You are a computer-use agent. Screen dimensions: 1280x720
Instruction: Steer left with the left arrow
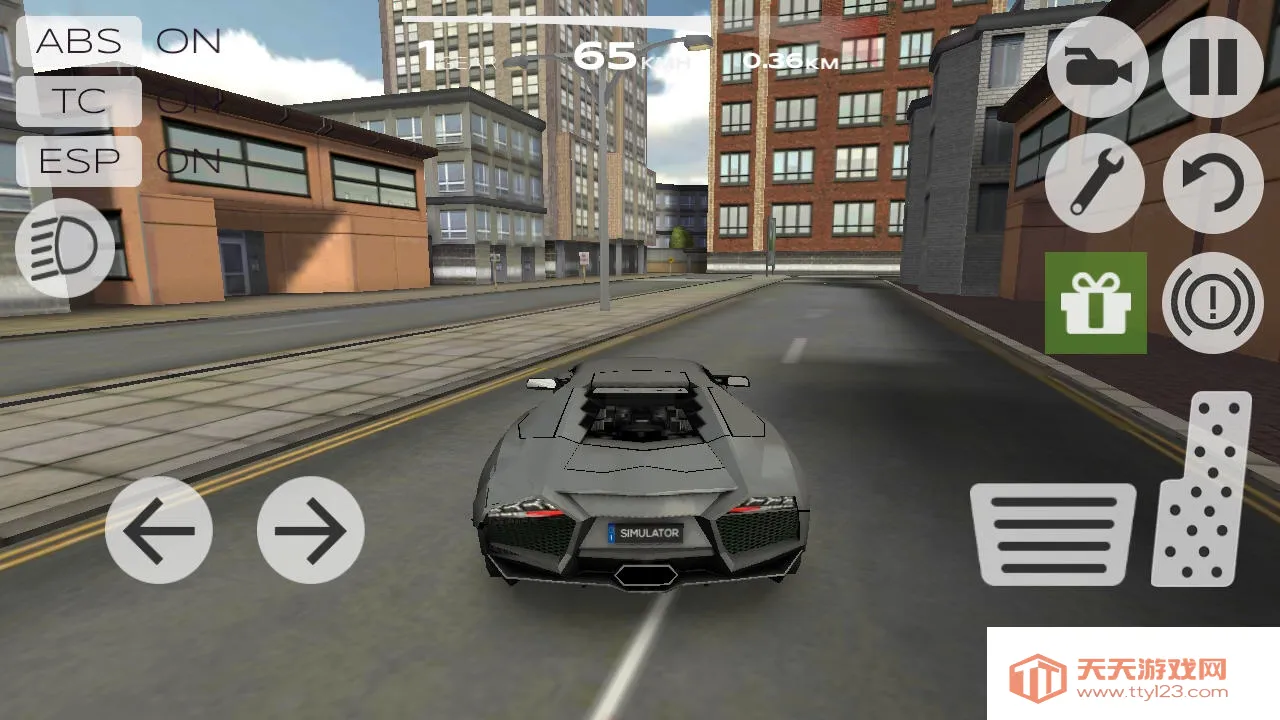158,528
